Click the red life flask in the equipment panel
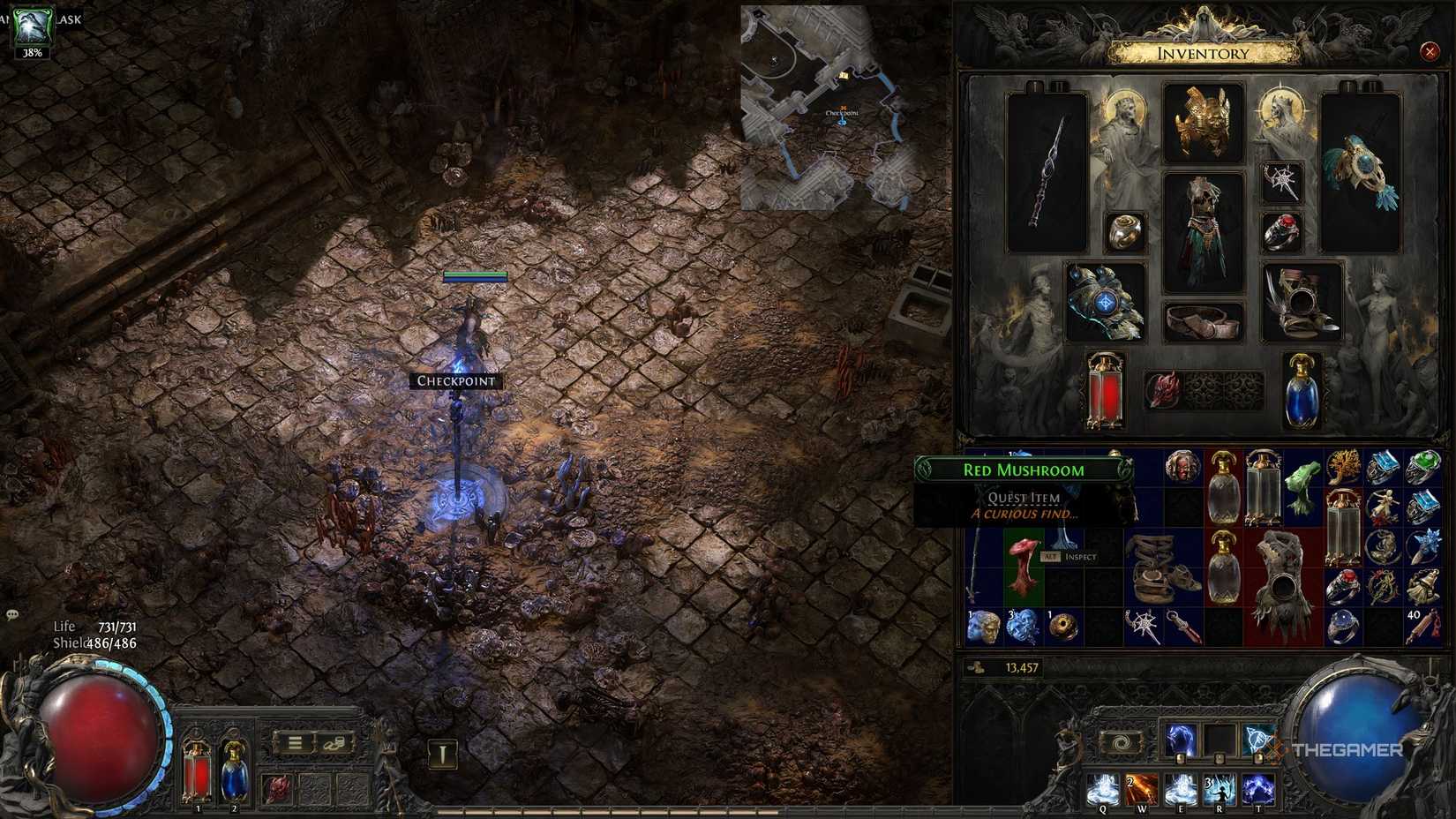 [x=1105, y=388]
